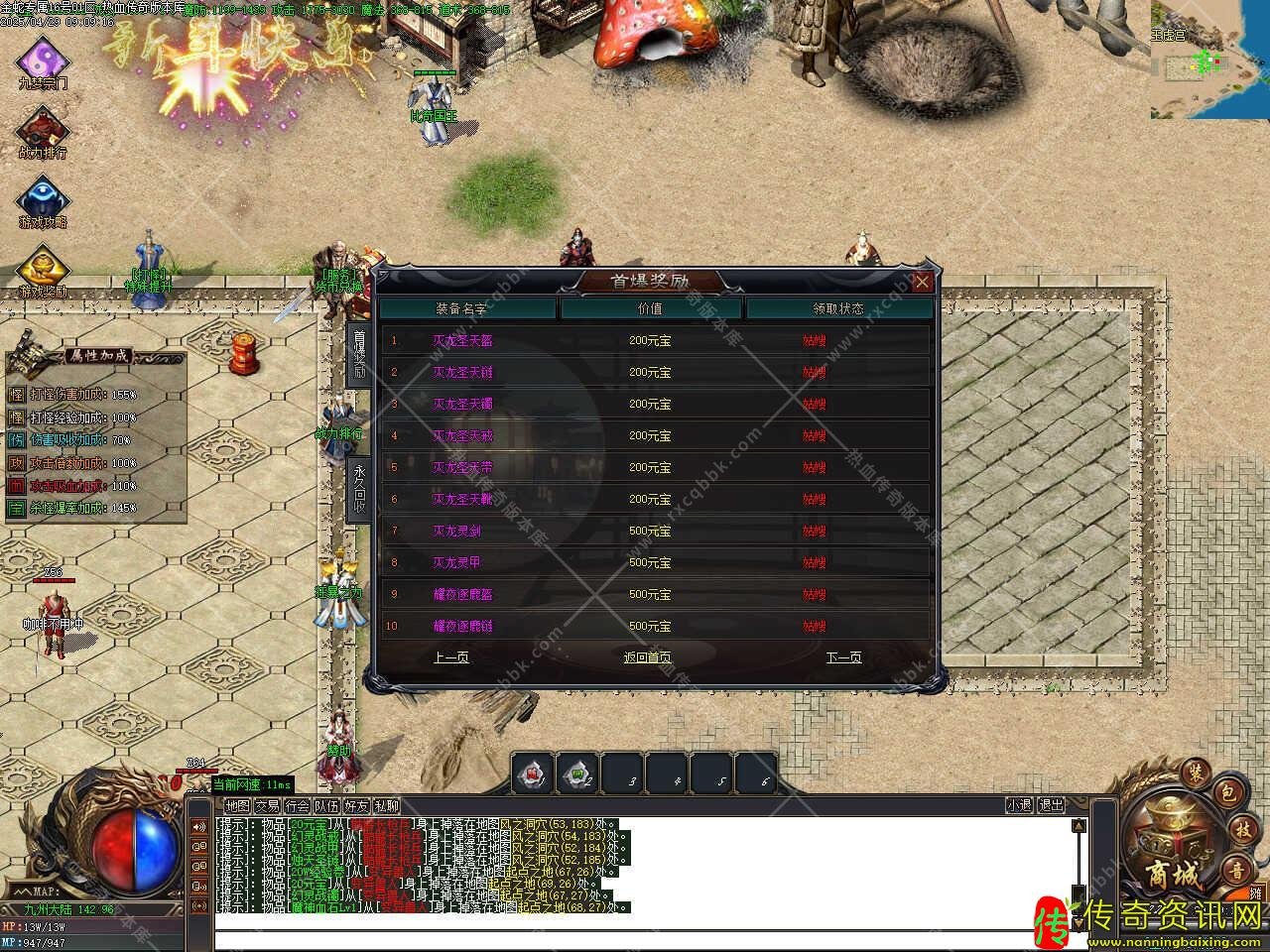Switch chat to the 行会 channel
Image resolution: width=1270 pixels, height=952 pixels.
tap(297, 806)
